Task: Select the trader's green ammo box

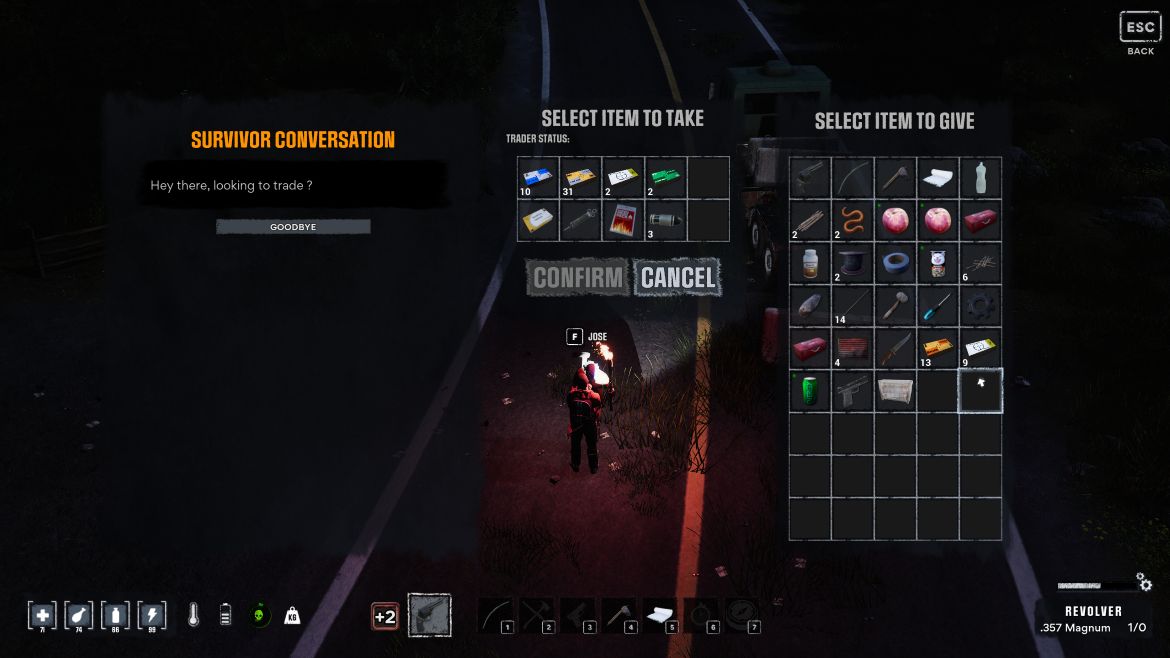Action: [x=665, y=177]
